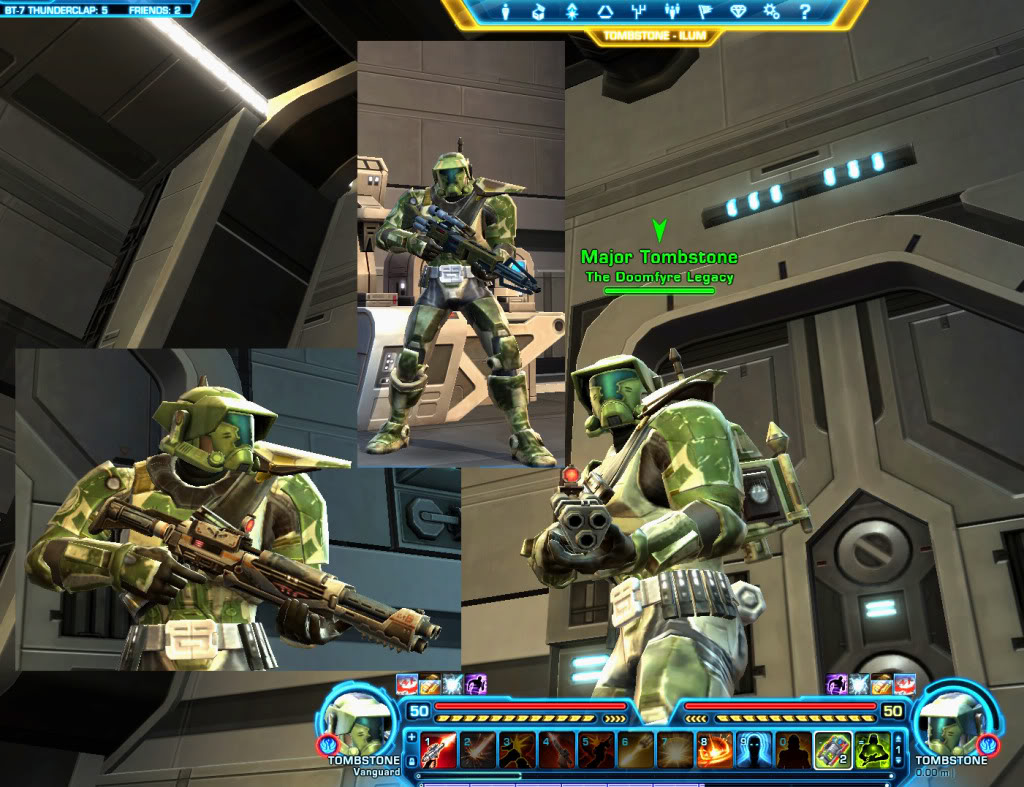Open preferences with the gears icon
Viewport: 1024px width, 787px height.
coord(771,12)
